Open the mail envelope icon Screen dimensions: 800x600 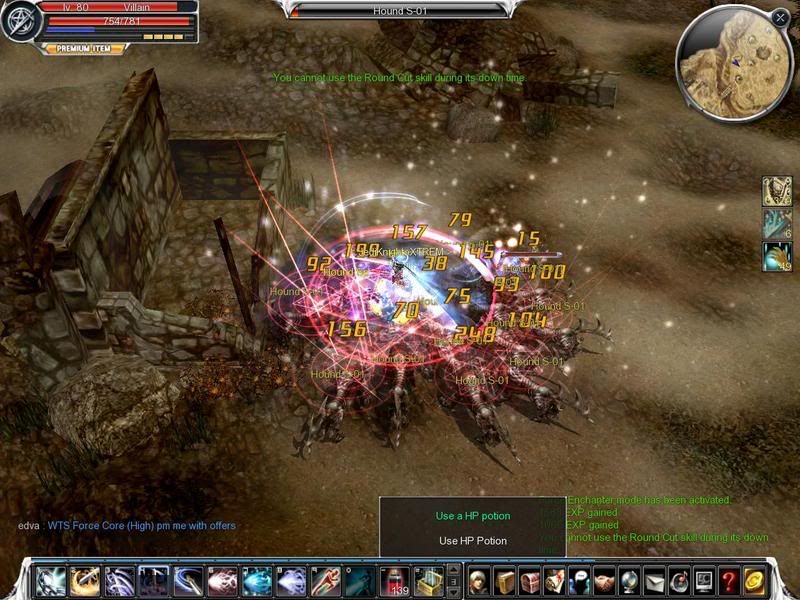pos(655,580)
